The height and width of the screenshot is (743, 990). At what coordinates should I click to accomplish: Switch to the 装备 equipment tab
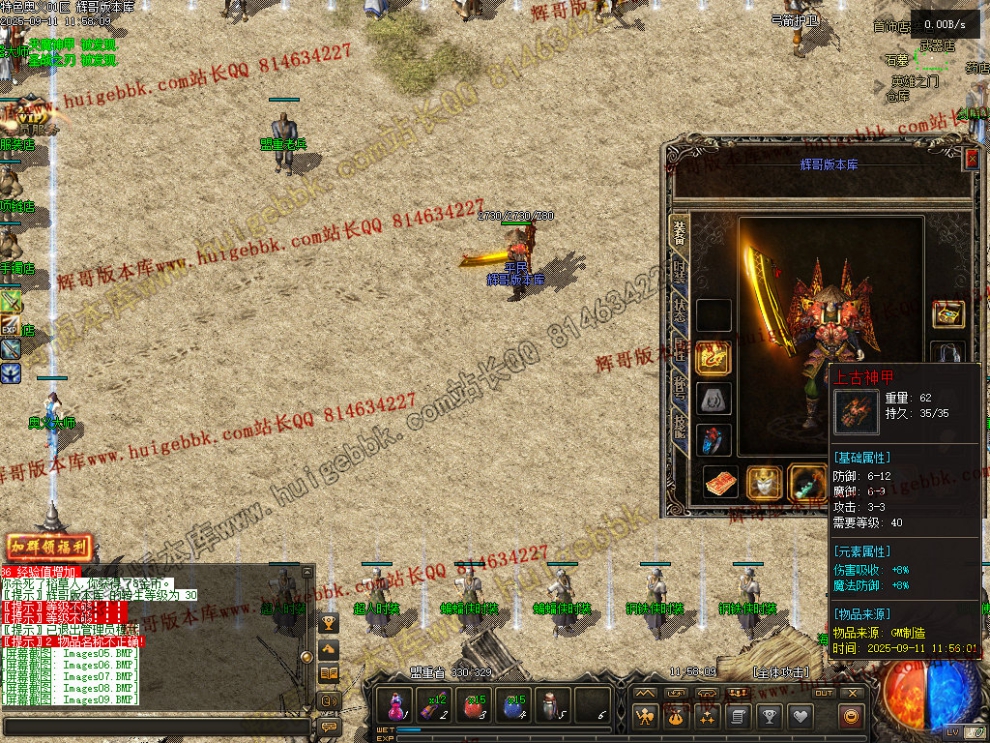pyautogui.click(x=678, y=232)
